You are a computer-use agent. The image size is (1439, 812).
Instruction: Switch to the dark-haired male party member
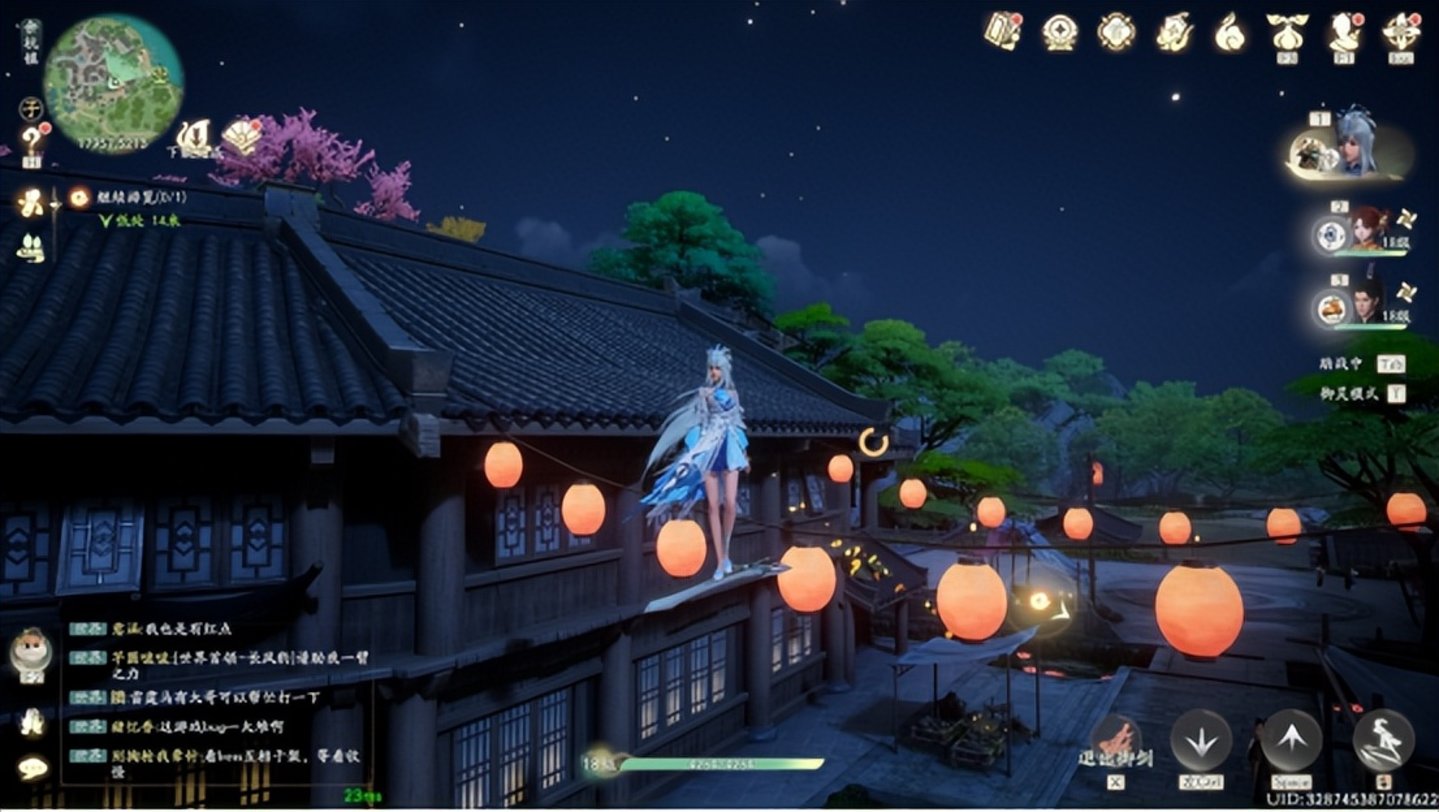[1366, 302]
